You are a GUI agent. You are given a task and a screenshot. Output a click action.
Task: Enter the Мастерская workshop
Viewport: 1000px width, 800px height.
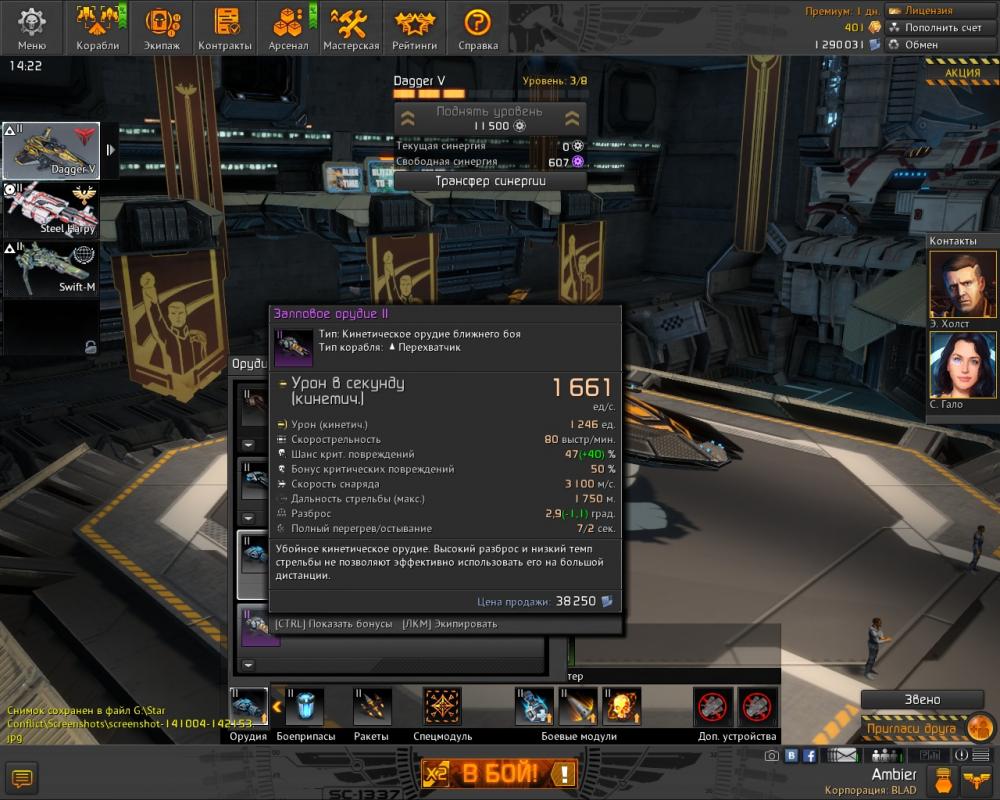point(351,28)
